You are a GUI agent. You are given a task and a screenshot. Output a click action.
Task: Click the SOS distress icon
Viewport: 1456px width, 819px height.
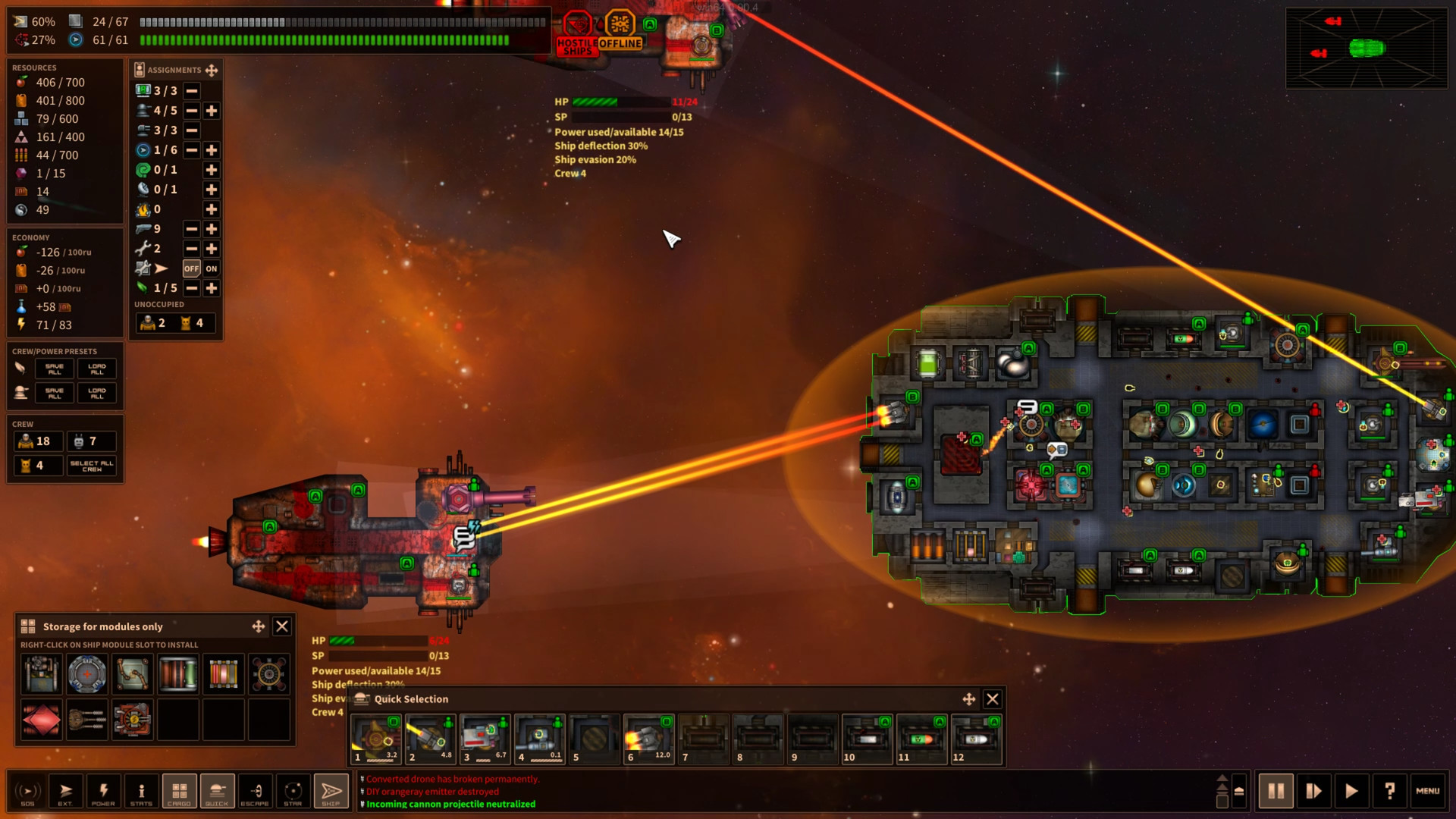(28, 791)
